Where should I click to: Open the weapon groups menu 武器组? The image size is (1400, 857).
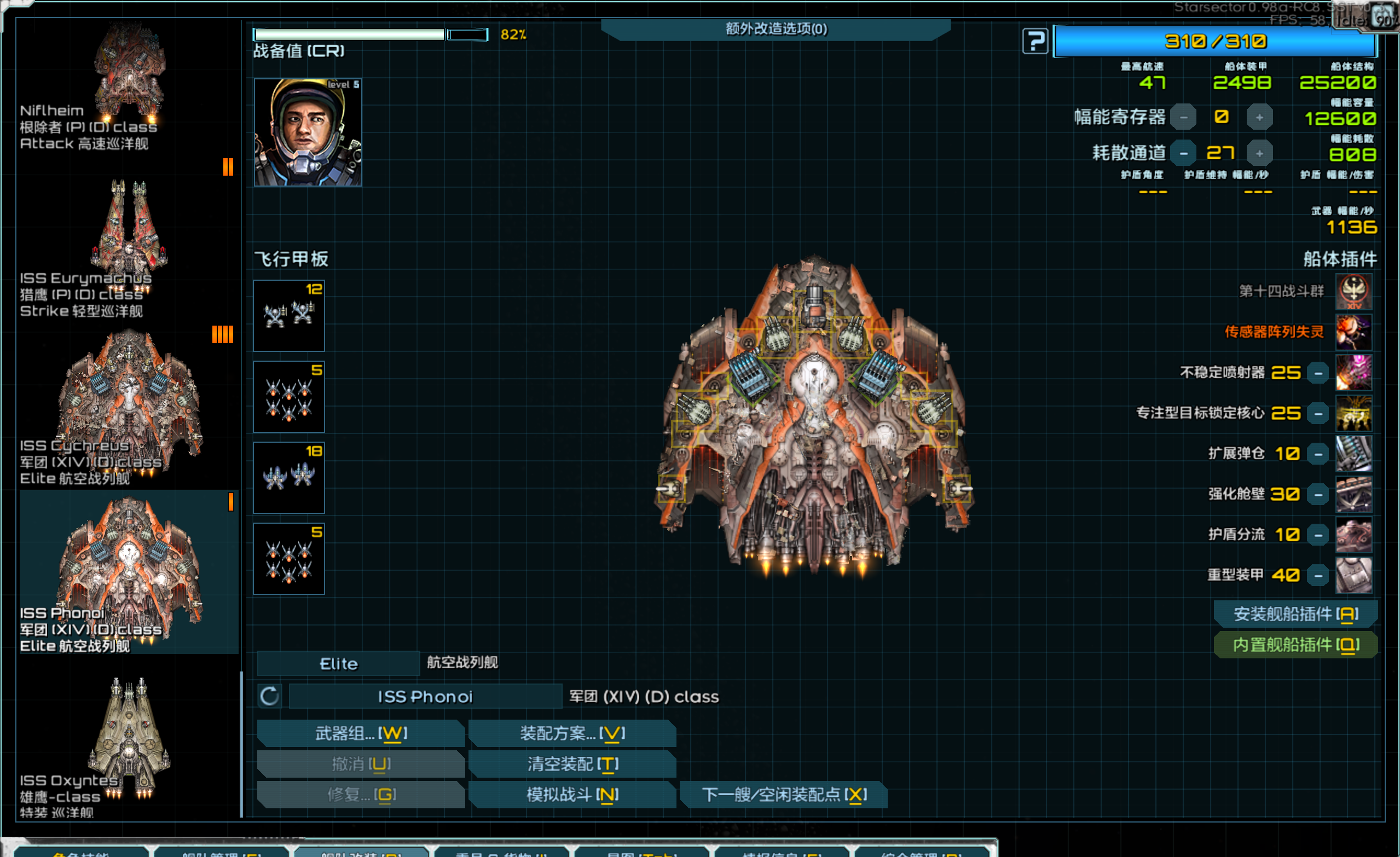click(361, 733)
